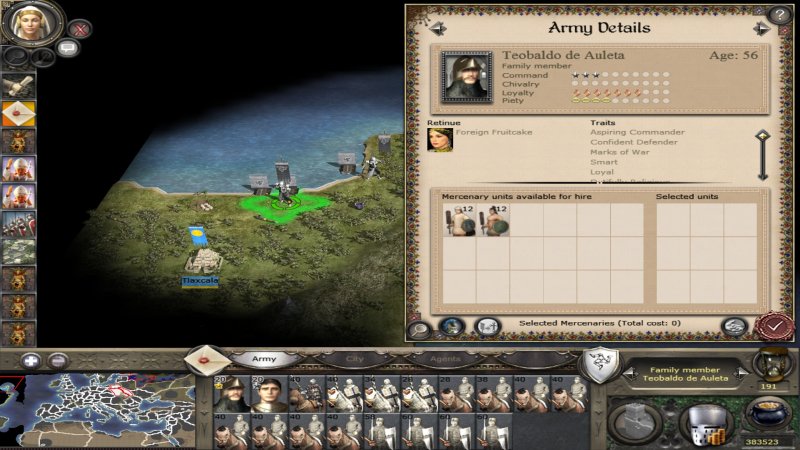Click the magnifying glass button in the army panel
Screen dimensions: 800x450
(x=420, y=327)
